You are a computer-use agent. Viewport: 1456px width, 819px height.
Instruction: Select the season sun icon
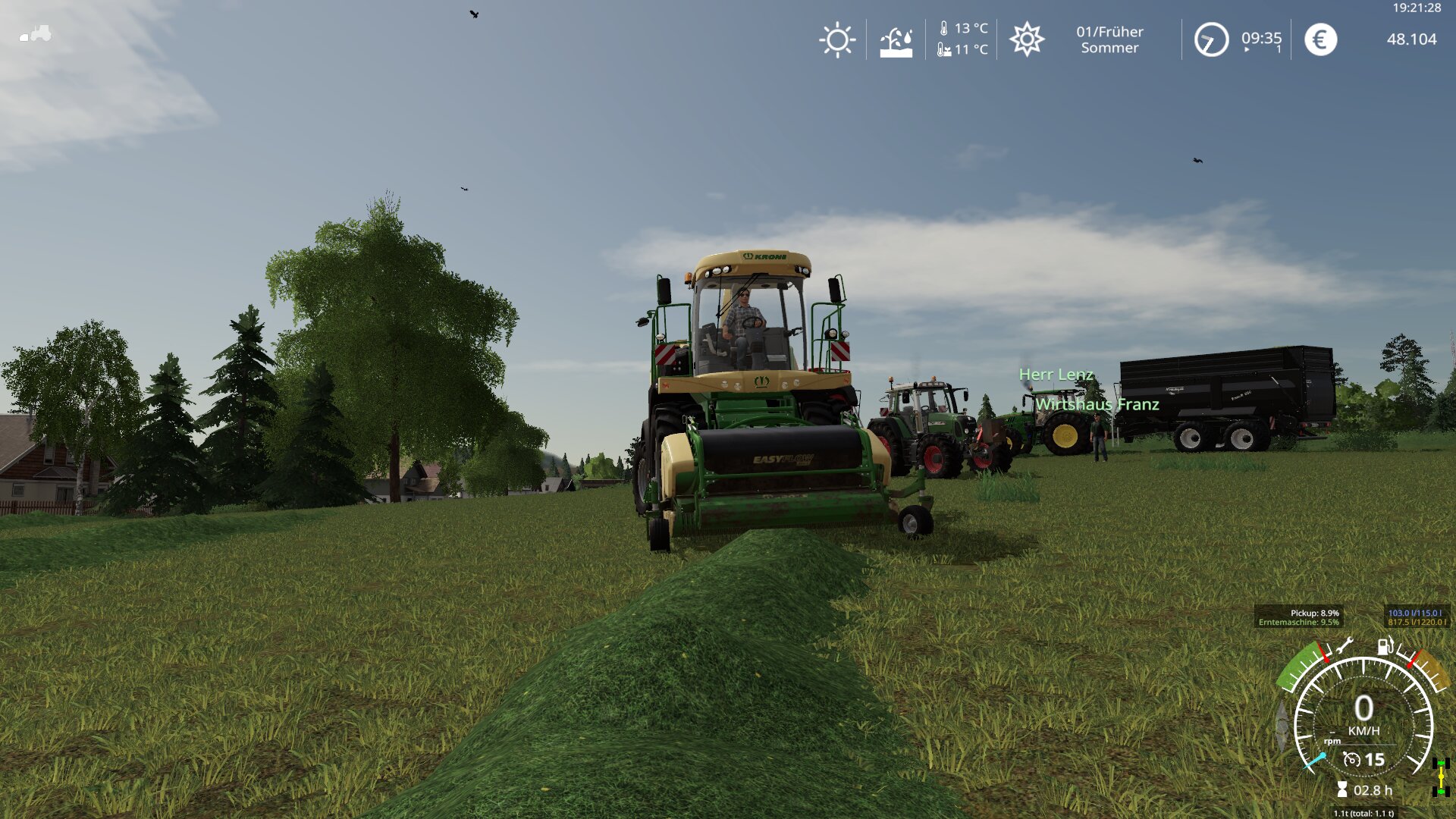point(1027,39)
